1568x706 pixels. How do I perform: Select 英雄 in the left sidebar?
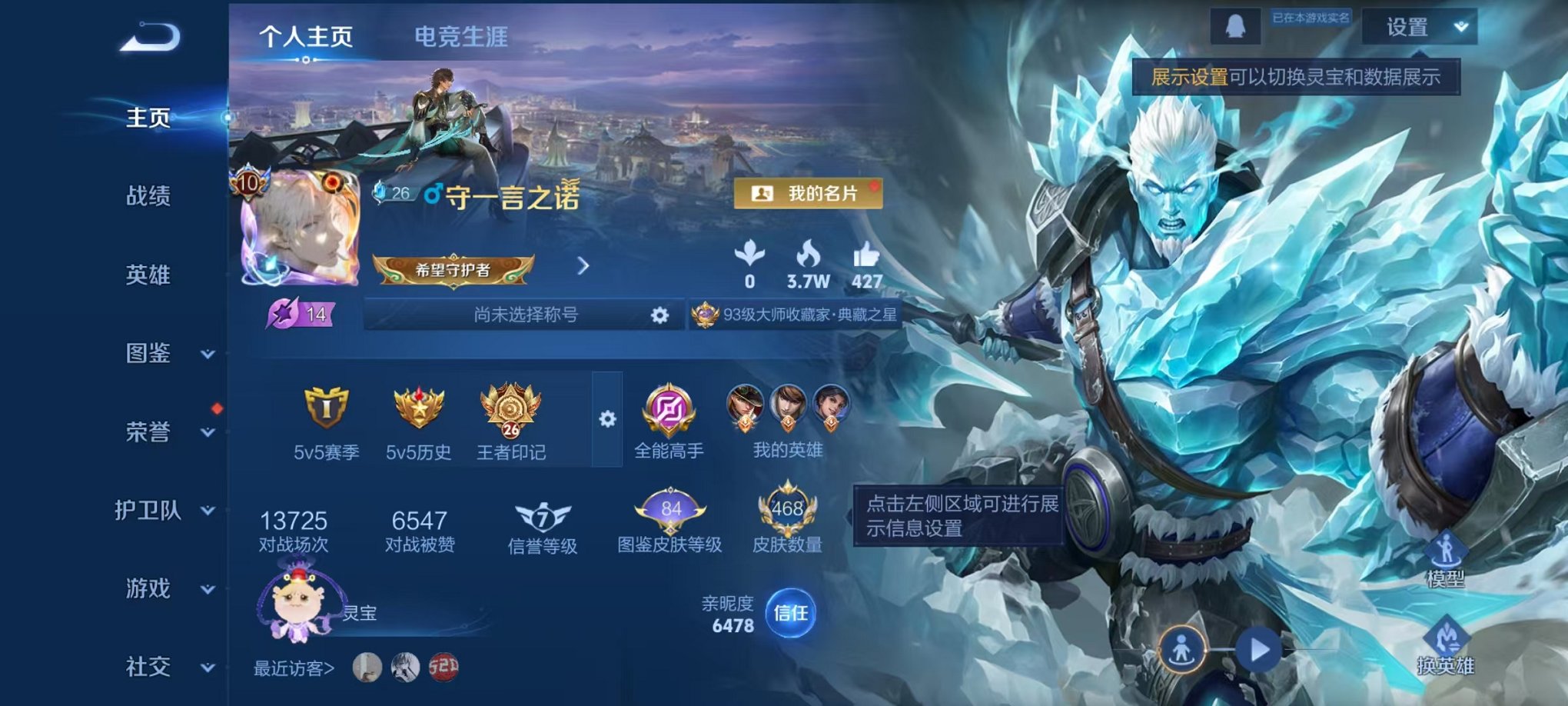148,275
